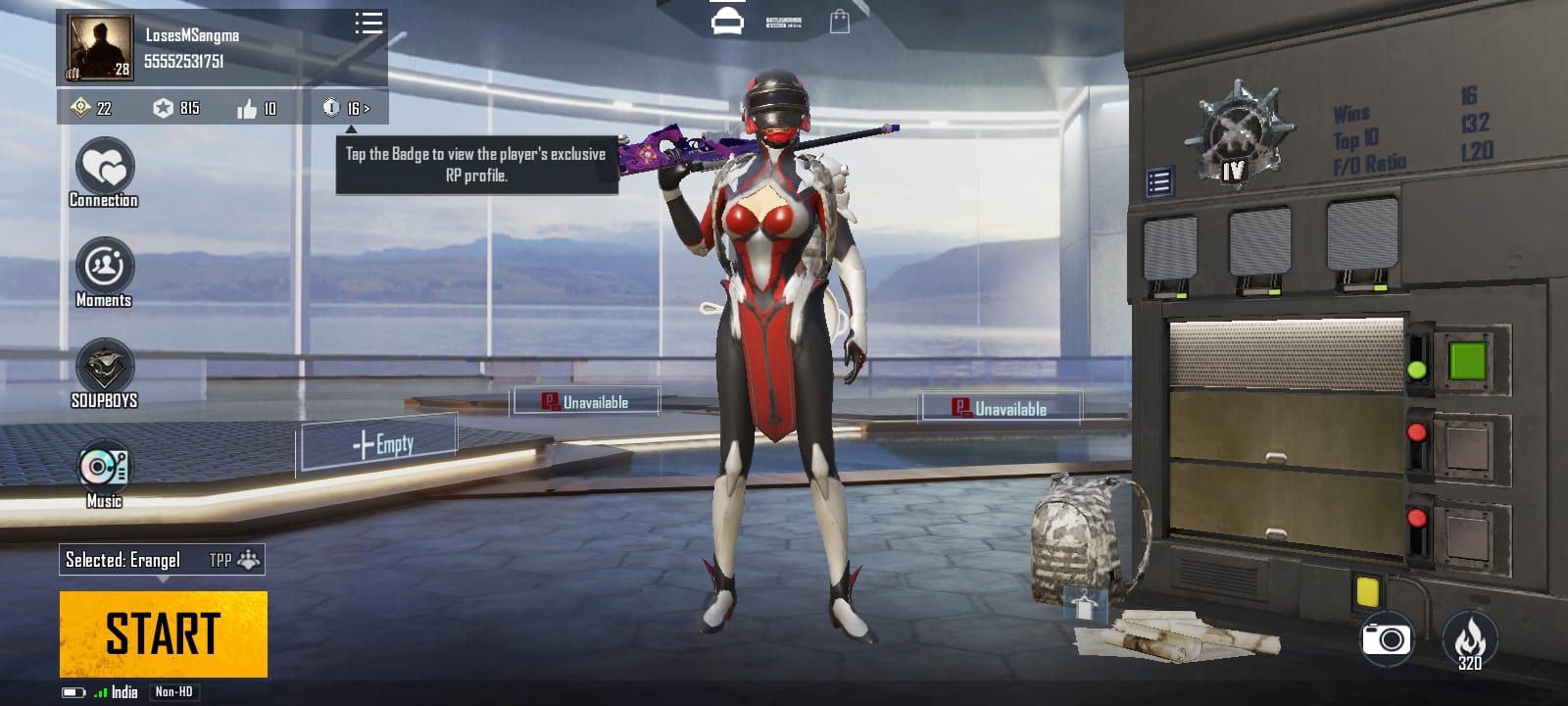Open the outfit hanger icon near backpack
Screen dimensions: 1568x706
1085,605
